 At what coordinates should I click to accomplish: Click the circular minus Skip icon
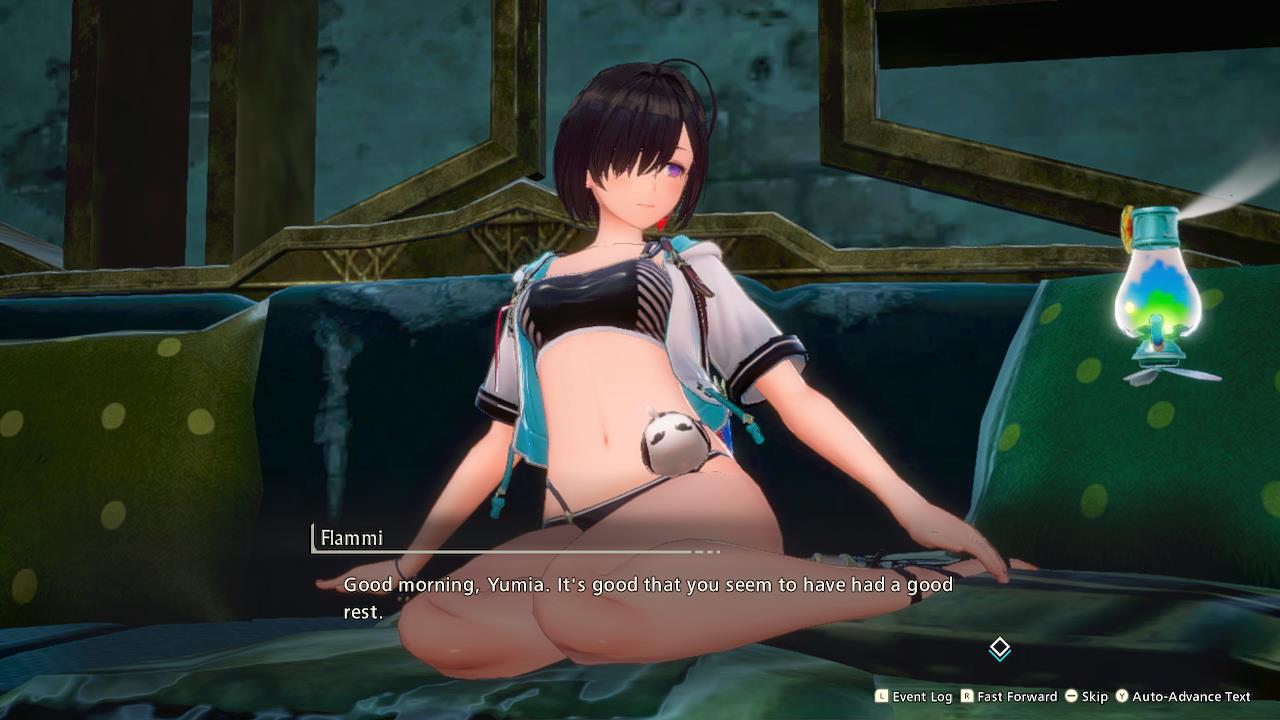pyautogui.click(x=1071, y=696)
